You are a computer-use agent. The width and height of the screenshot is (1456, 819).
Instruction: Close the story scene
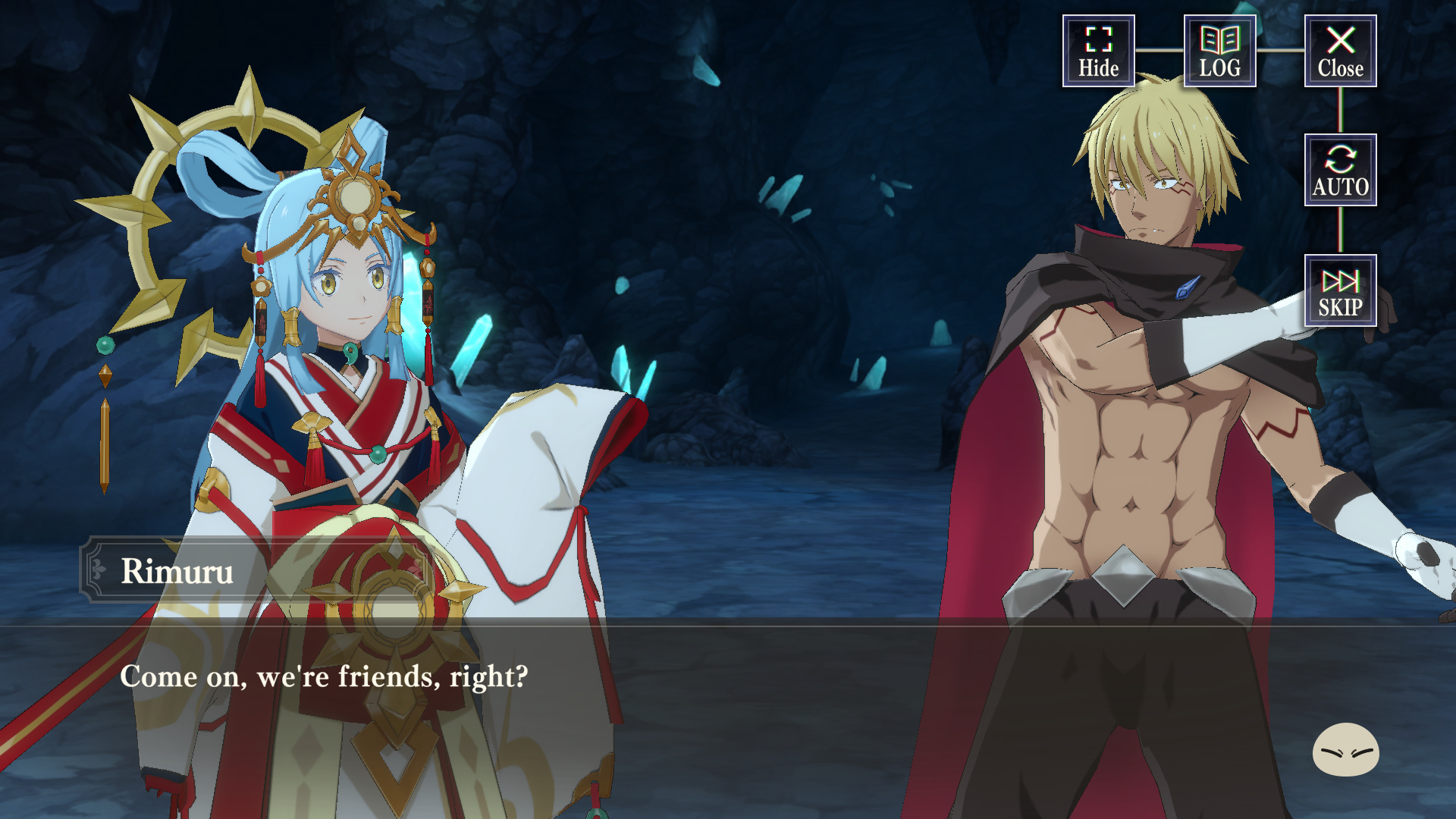(x=1340, y=51)
